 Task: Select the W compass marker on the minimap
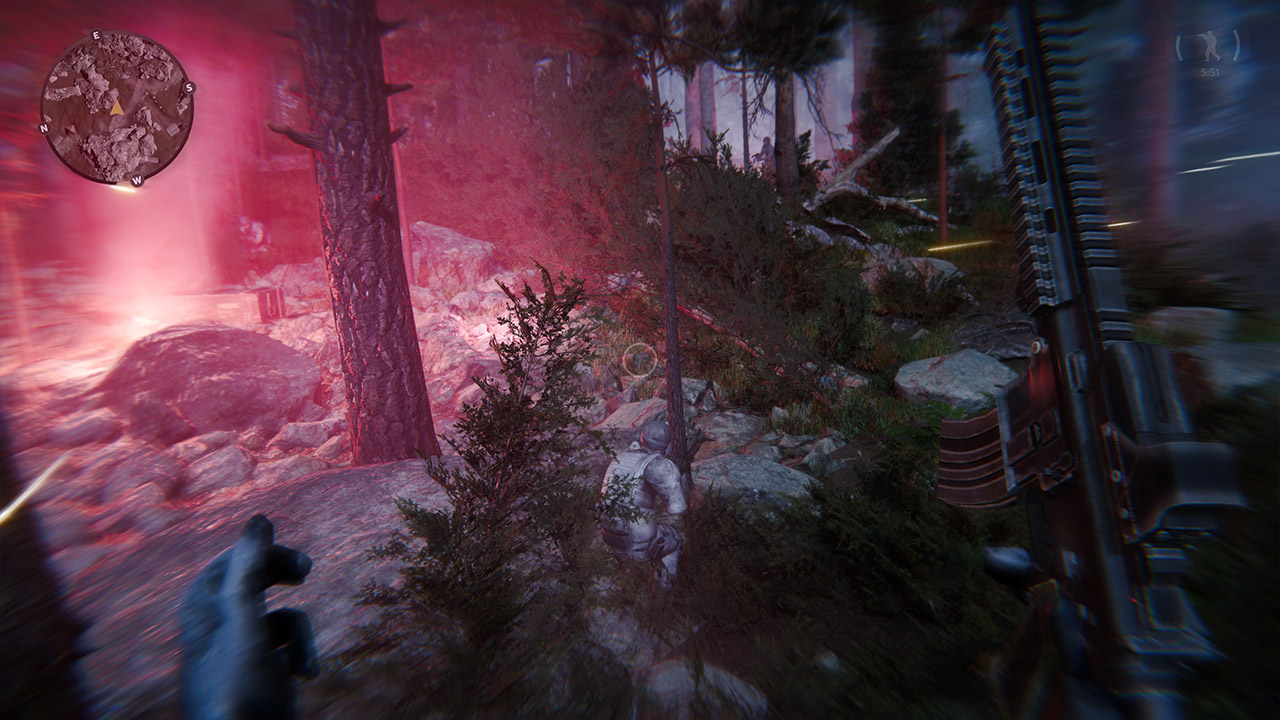136,180
